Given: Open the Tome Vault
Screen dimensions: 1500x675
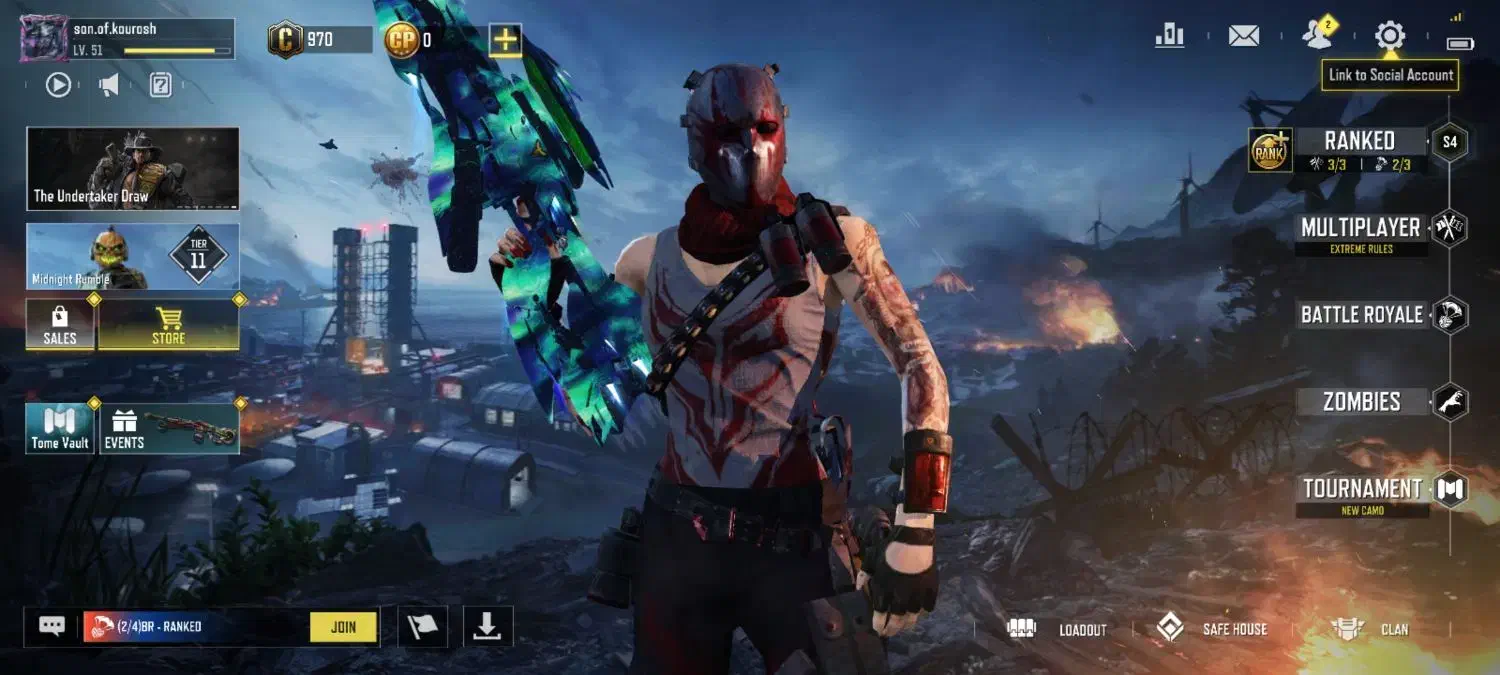Looking at the screenshot, I should pos(60,429).
